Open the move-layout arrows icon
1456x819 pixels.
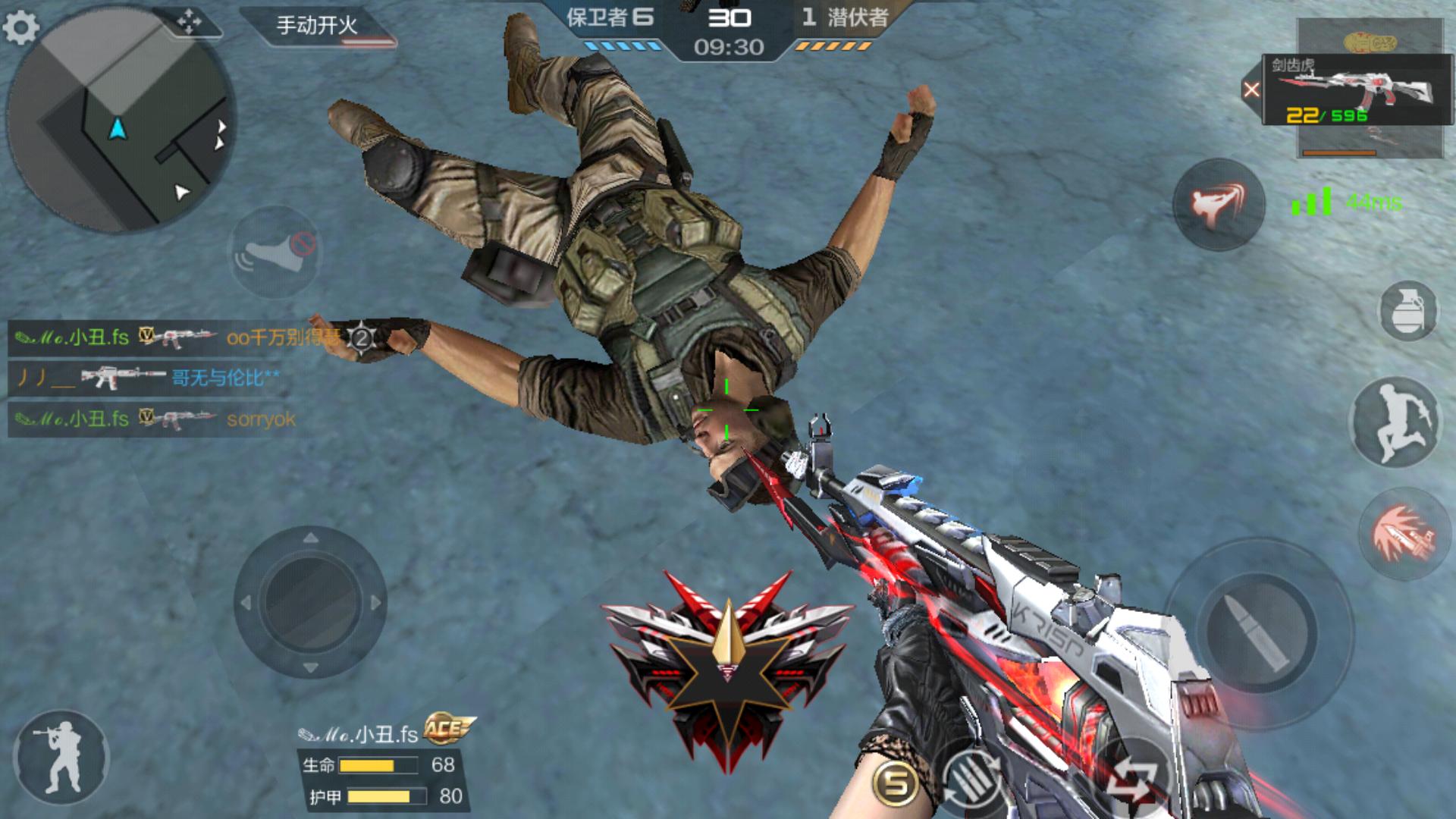click(188, 21)
